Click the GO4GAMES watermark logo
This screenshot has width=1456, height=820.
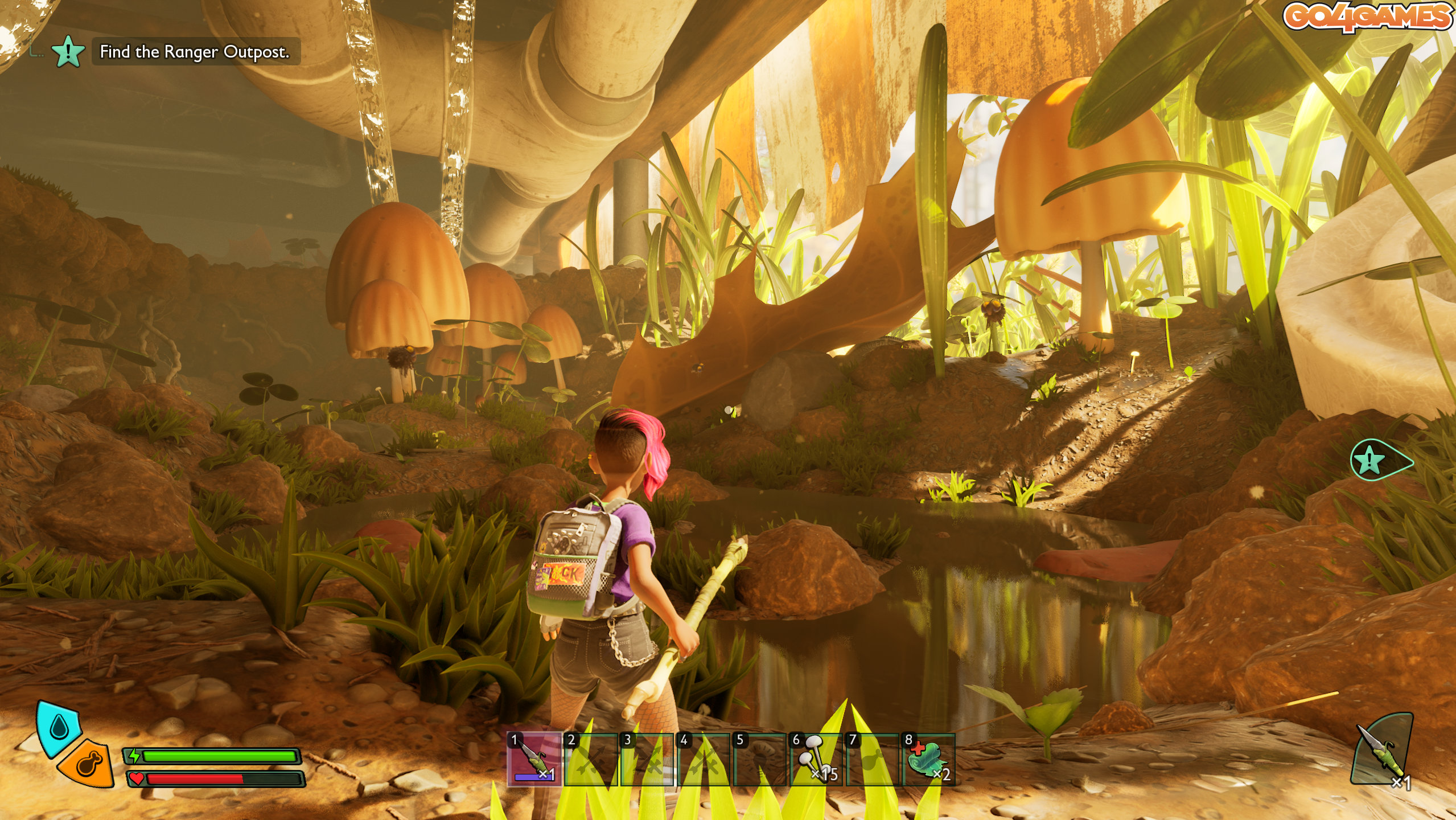pyautogui.click(x=1367, y=16)
